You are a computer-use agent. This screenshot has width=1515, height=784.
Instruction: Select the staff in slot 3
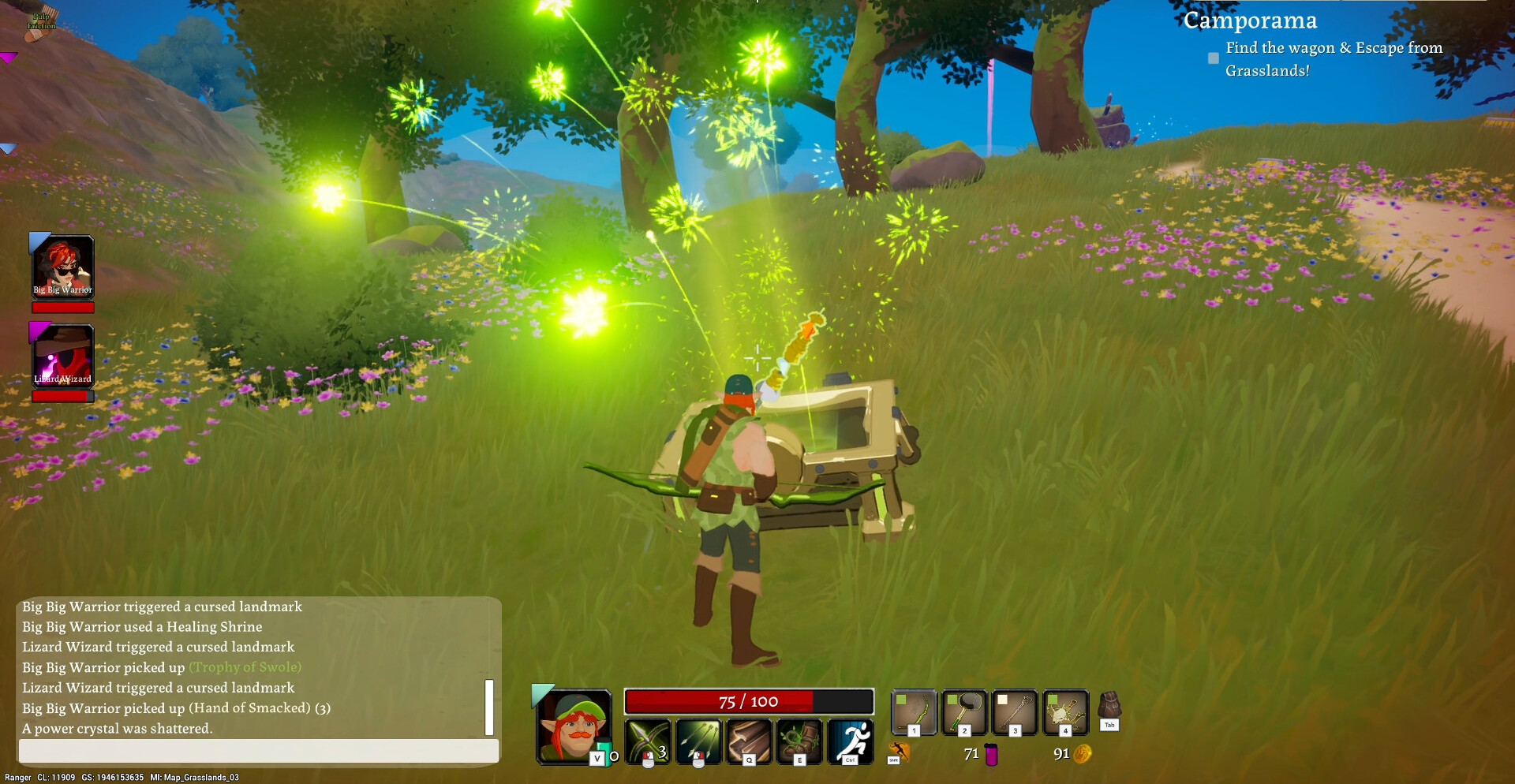pyautogui.click(x=1015, y=712)
